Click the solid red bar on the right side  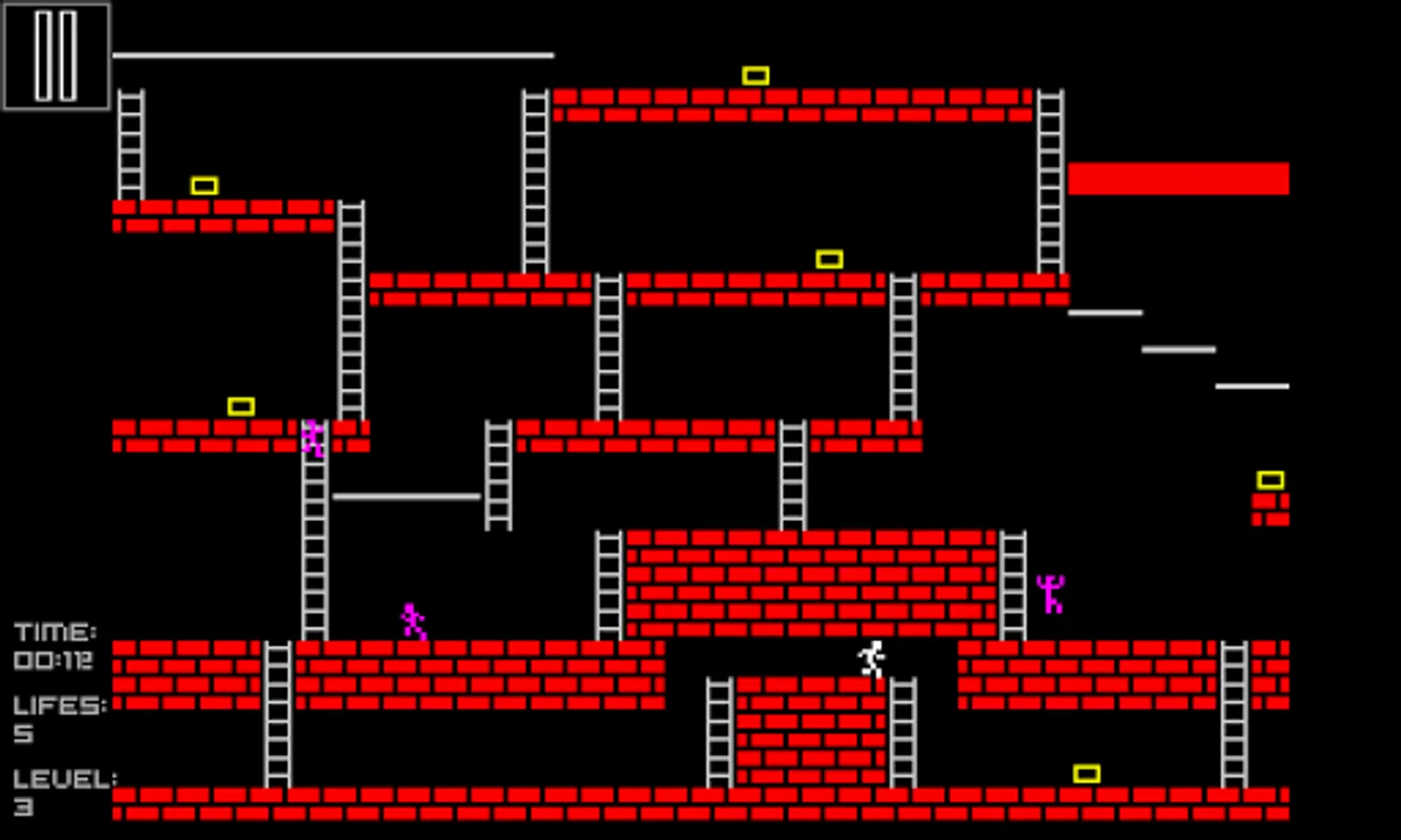coord(1179,177)
